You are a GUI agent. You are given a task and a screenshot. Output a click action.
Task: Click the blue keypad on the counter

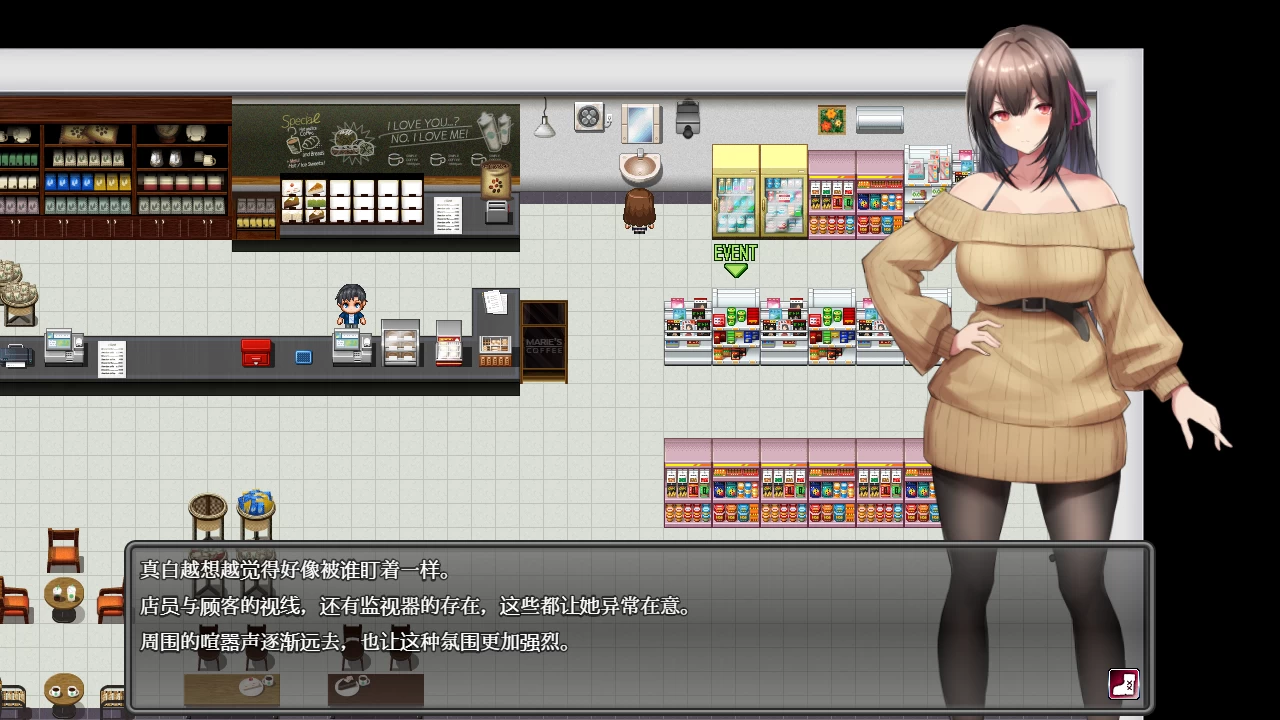[x=303, y=356]
